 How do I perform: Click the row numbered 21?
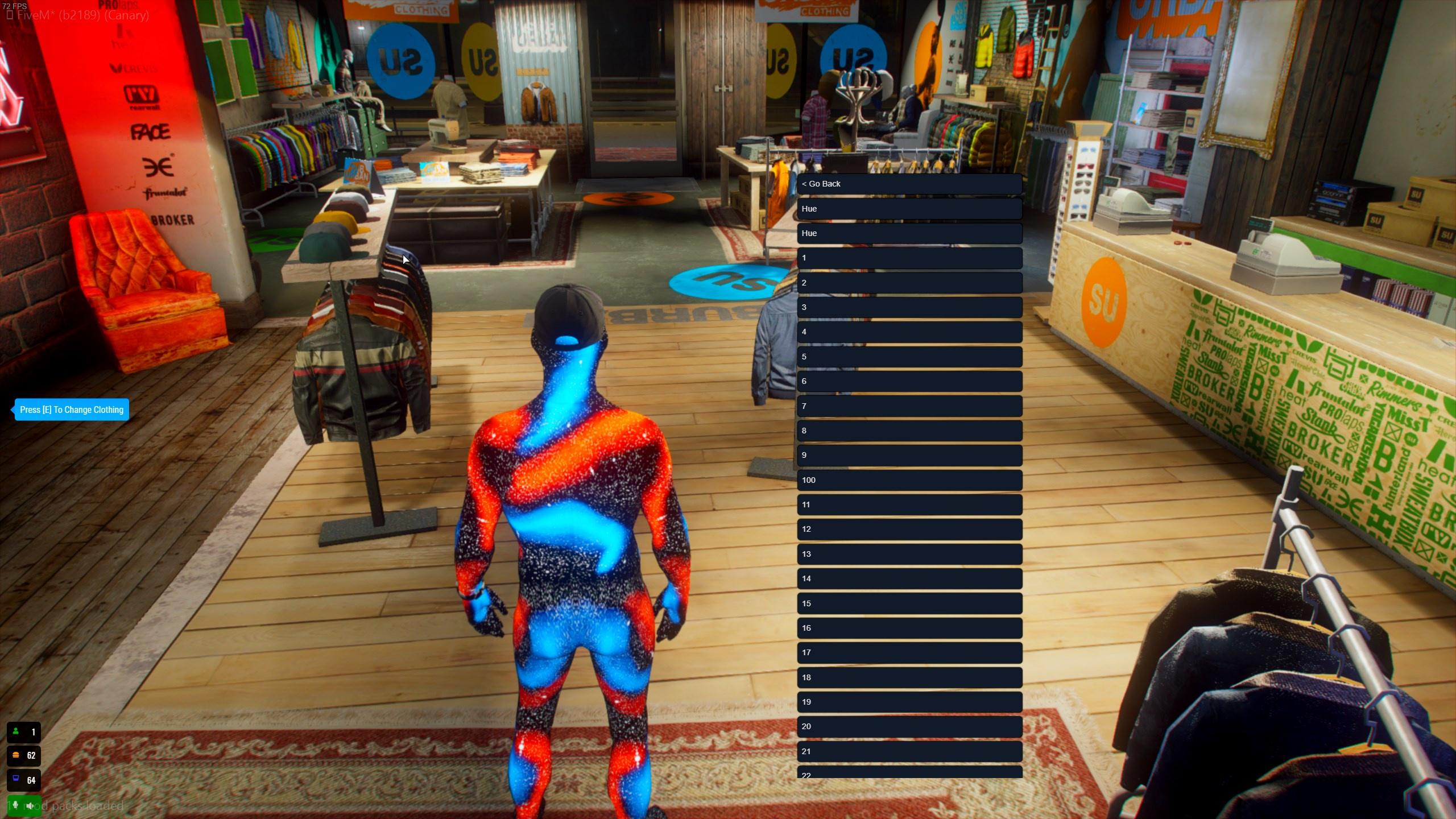(909, 751)
